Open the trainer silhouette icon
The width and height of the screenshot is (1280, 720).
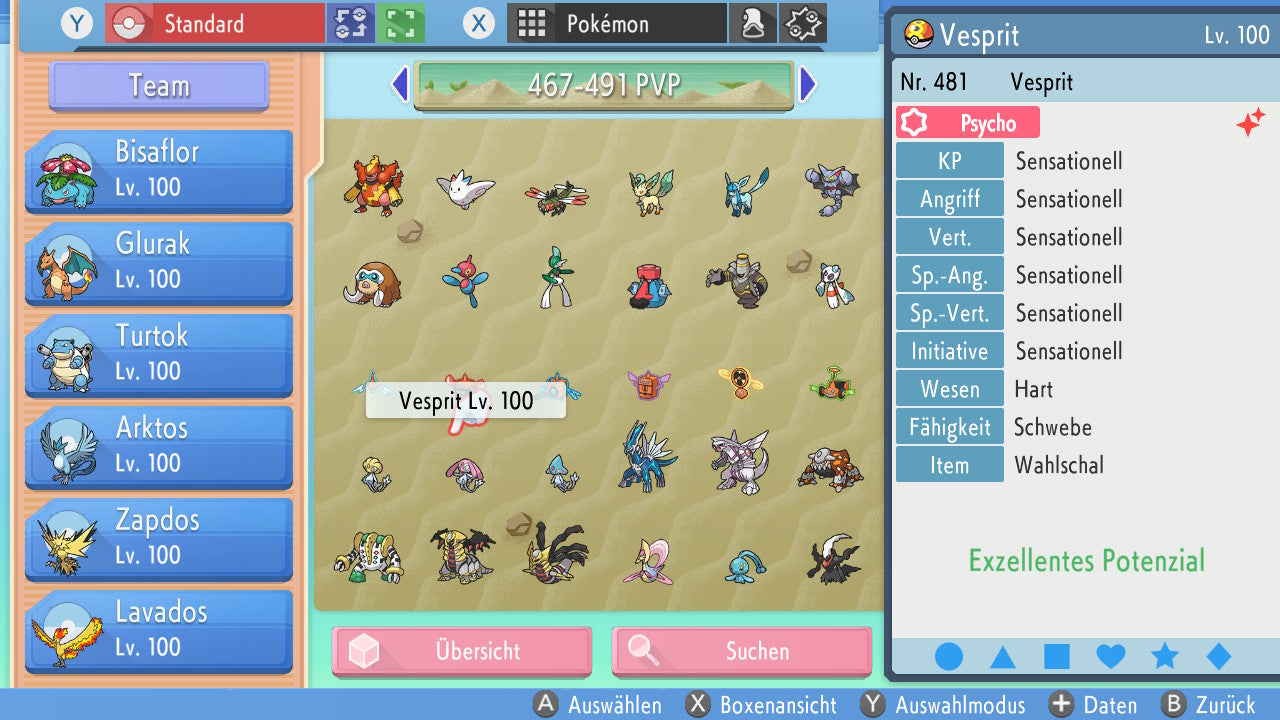point(753,22)
